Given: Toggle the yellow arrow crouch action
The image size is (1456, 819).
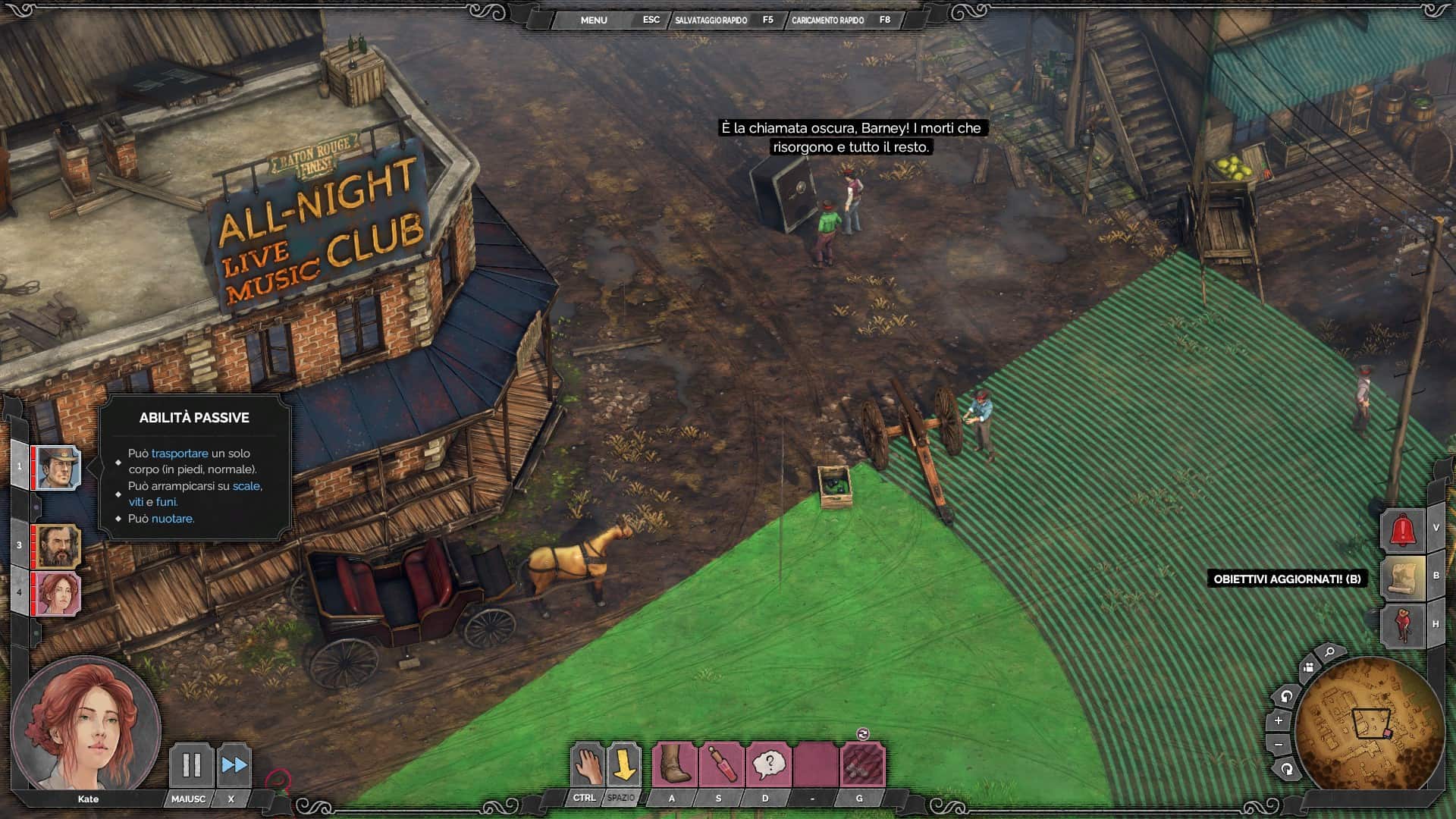Looking at the screenshot, I should tap(623, 765).
